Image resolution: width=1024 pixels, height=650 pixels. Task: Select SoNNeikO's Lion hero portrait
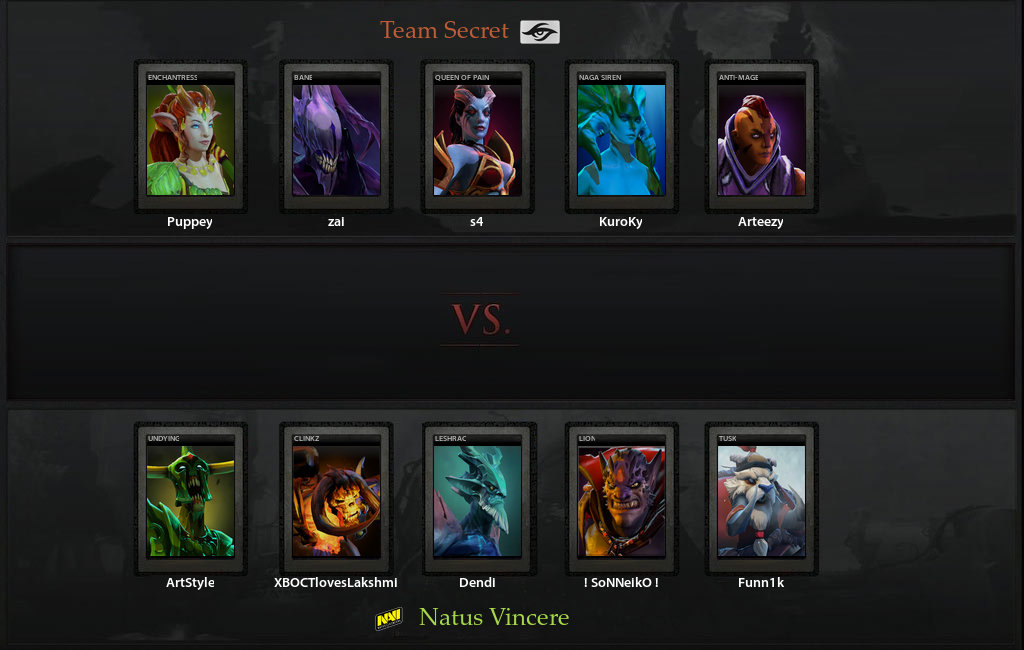621,499
